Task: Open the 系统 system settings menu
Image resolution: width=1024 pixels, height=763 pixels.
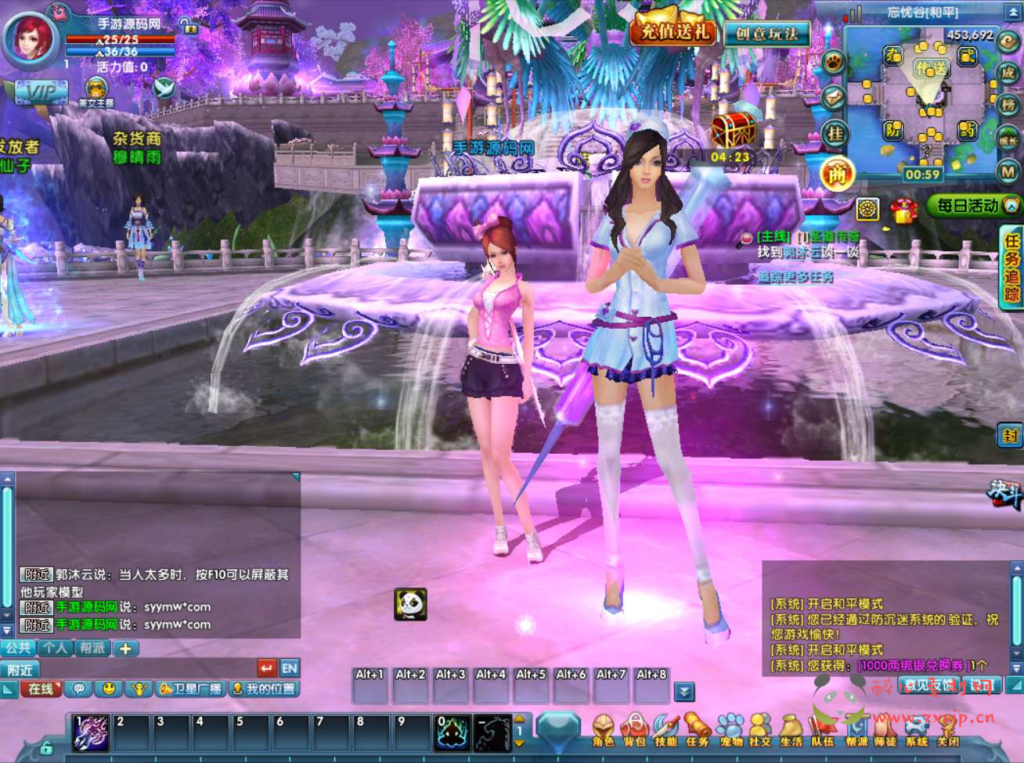Action: [916, 731]
